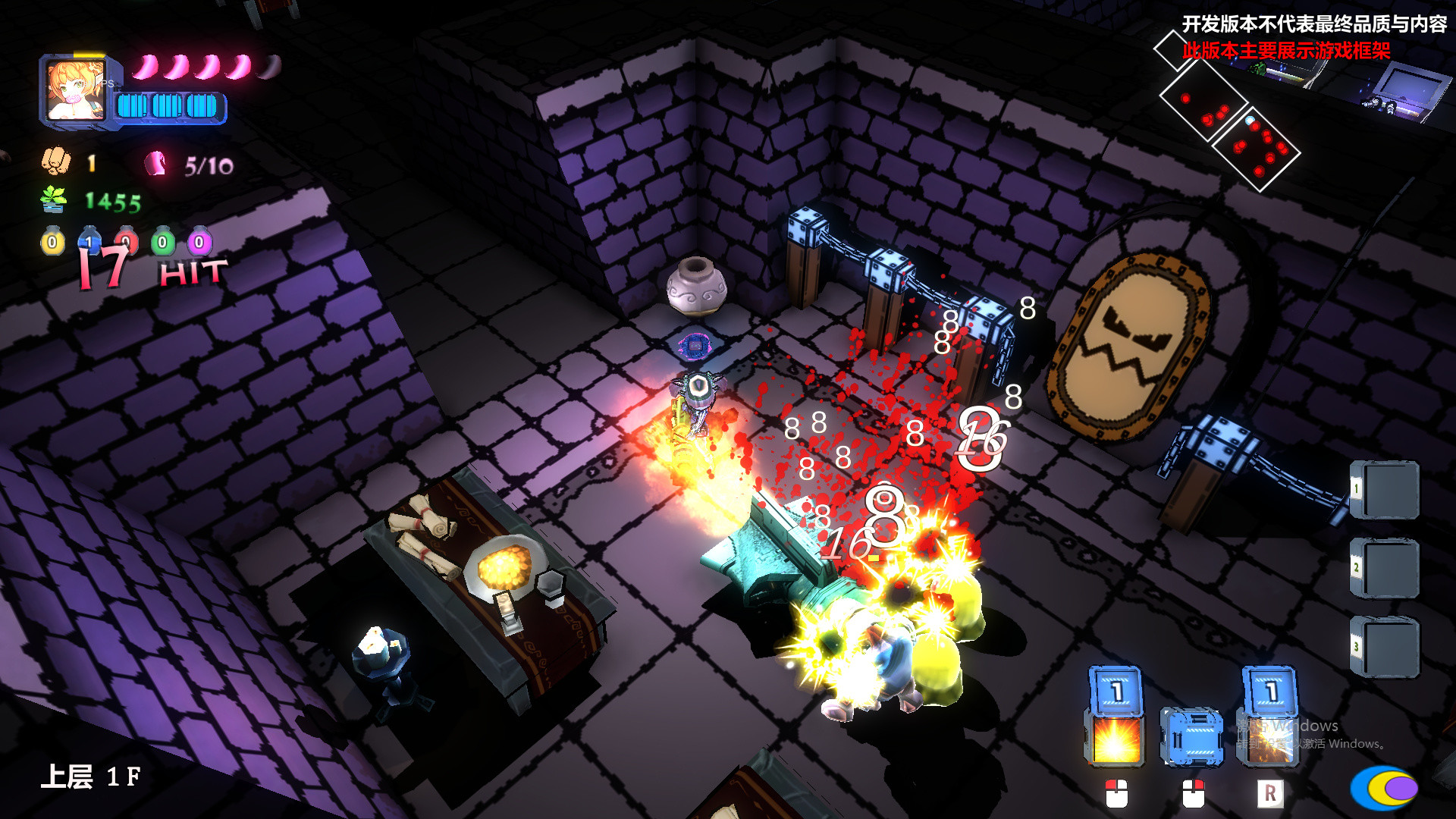Viewport: 1456px width, 819px height.
Task: Click the blue segmented energy bar
Action: click(x=171, y=106)
